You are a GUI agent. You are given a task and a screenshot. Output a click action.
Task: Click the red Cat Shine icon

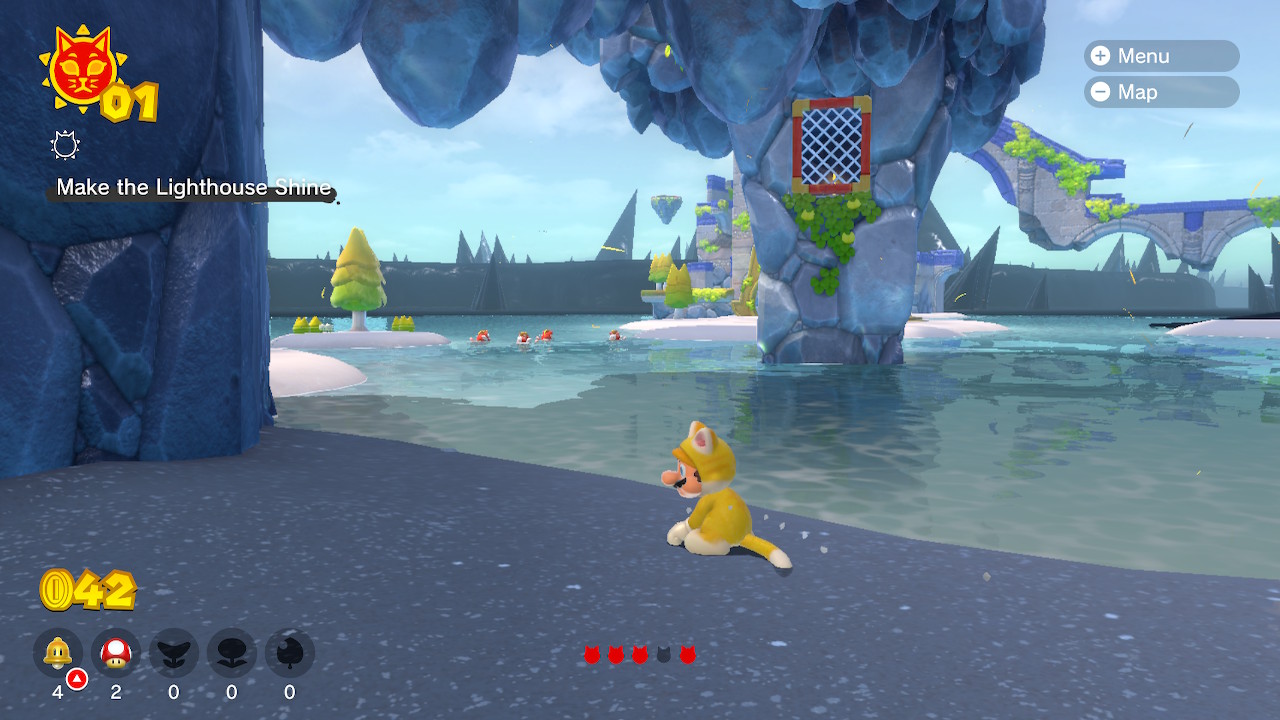(x=79, y=68)
